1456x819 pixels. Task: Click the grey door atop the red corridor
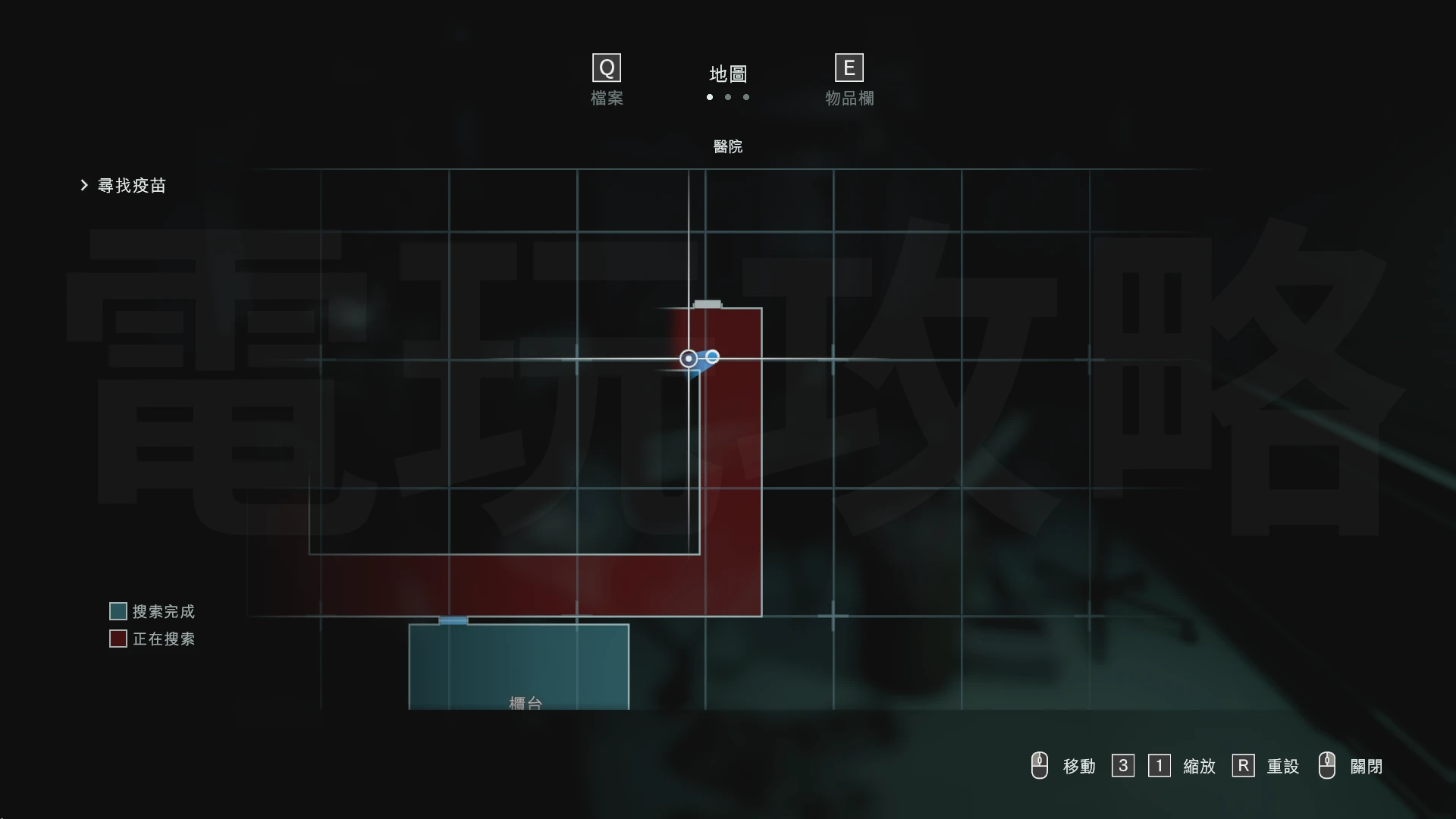(x=708, y=305)
